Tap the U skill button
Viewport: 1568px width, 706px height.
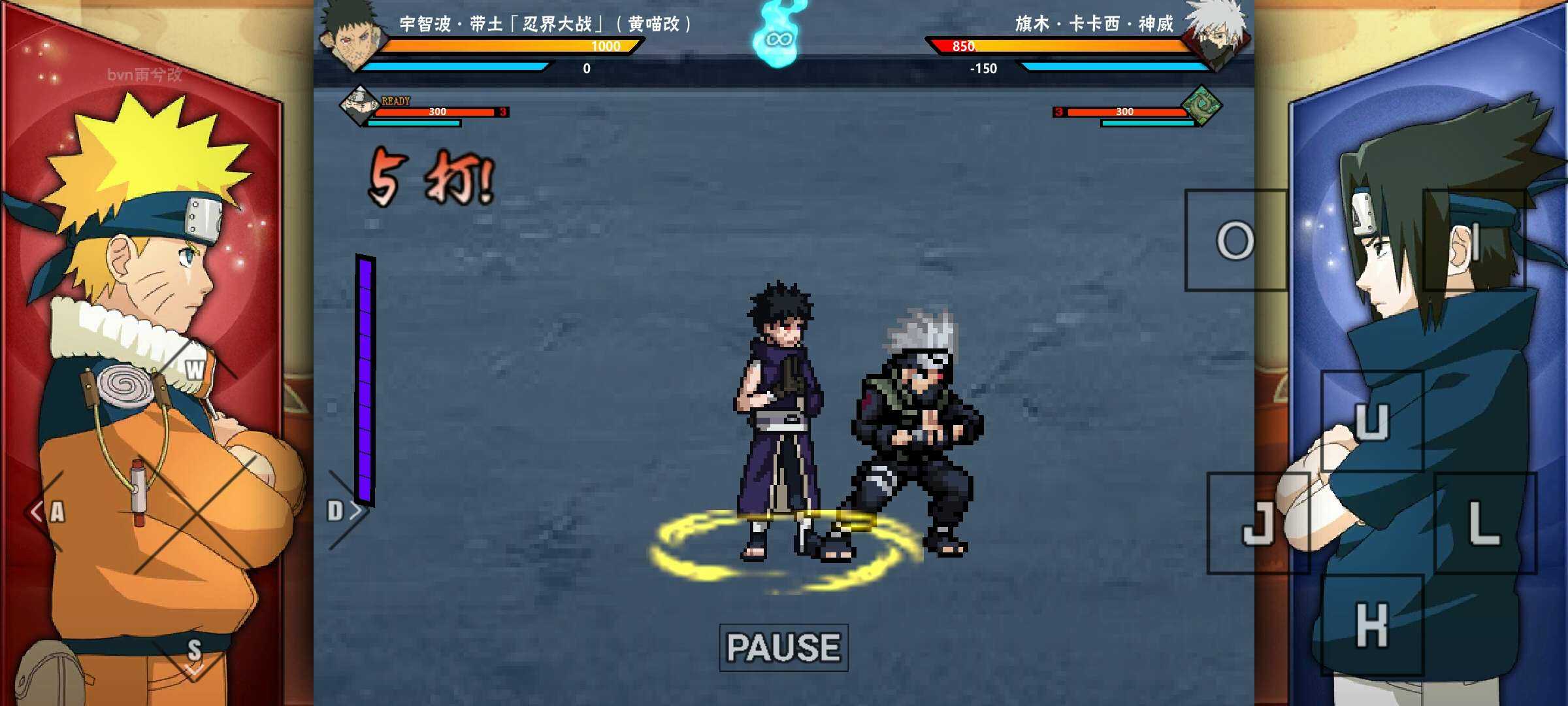[x=1371, y=421]
